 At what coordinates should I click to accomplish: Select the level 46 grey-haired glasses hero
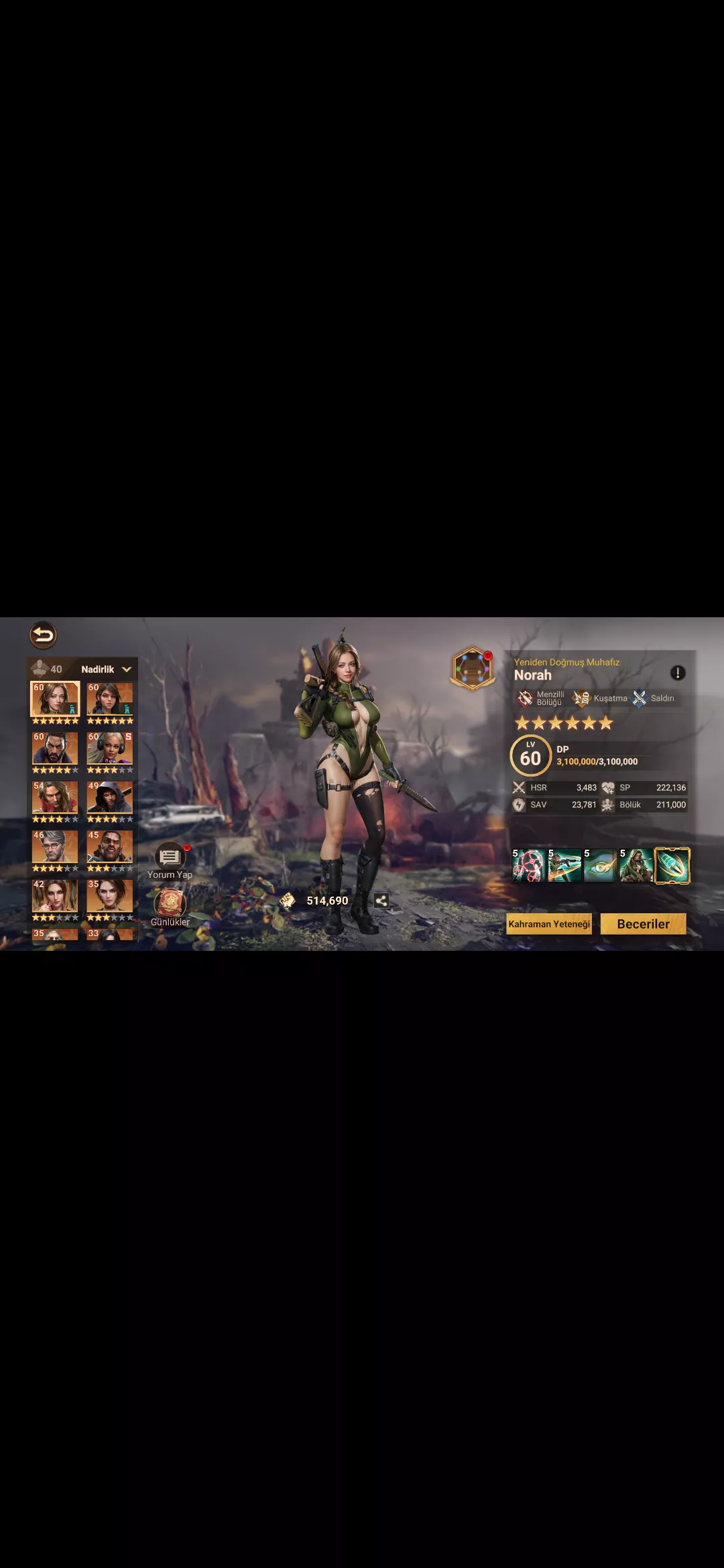pos(55,847)
